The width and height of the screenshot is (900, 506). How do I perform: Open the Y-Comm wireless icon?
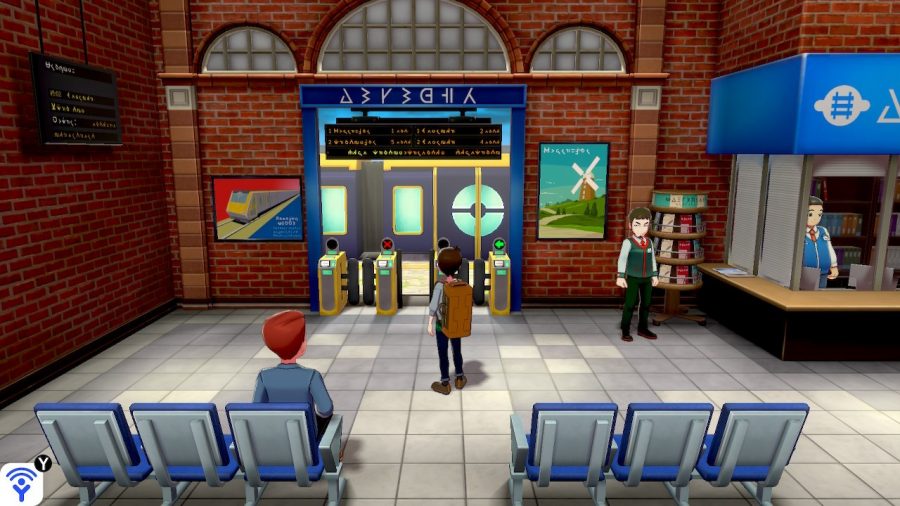click(20, 483)
